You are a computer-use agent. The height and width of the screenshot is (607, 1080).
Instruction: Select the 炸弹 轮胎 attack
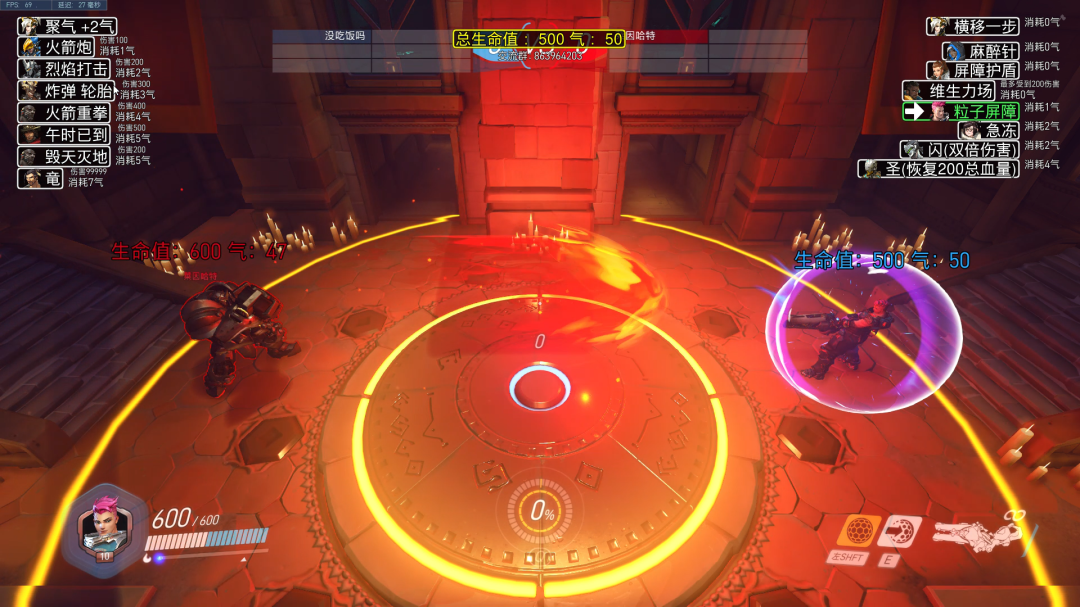click(x=66, y=91)
